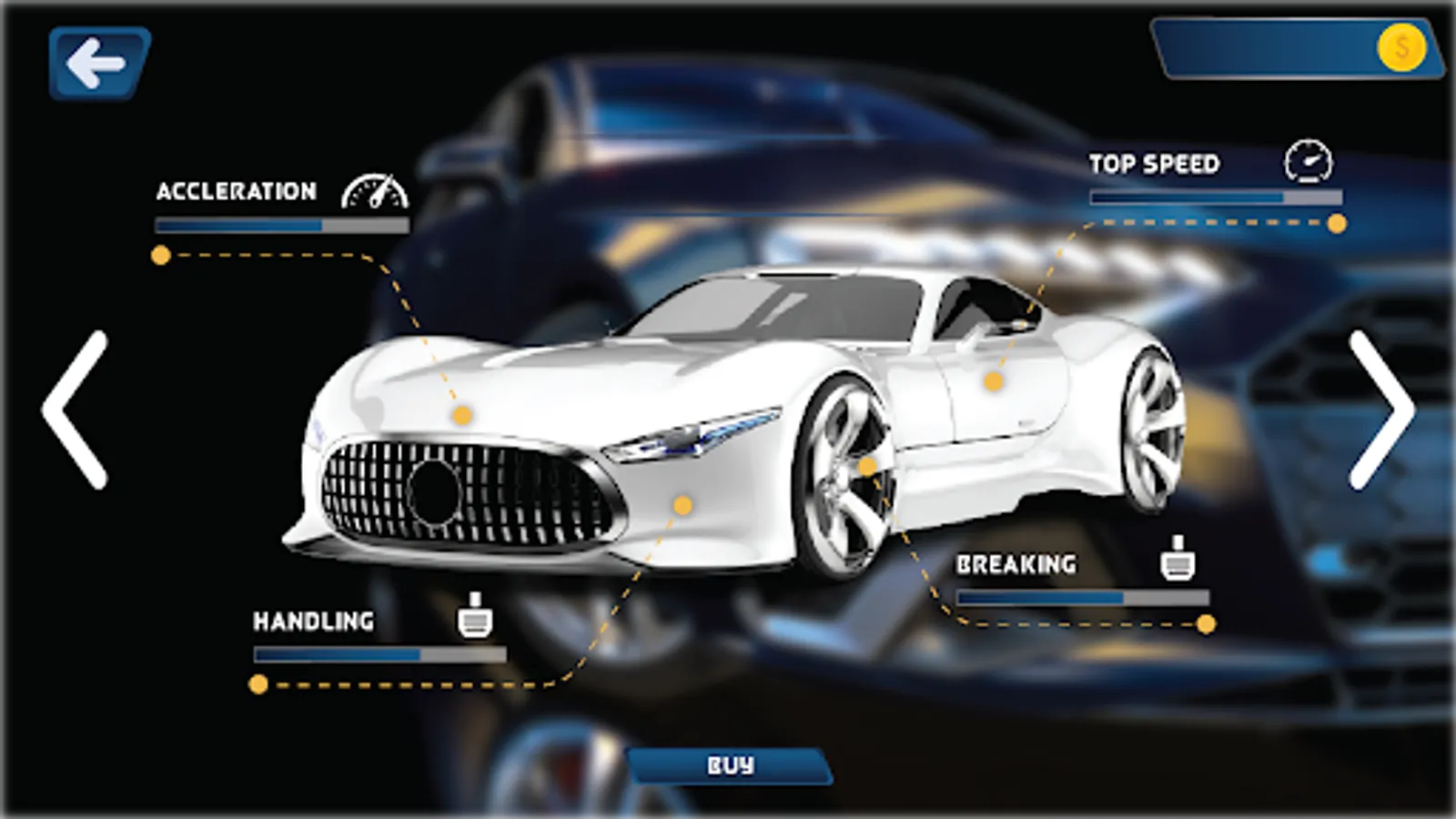The height and width of the screenshot is (819, 1456).
Task: Click the gold coin currency icon
Action: point(1400,47)
